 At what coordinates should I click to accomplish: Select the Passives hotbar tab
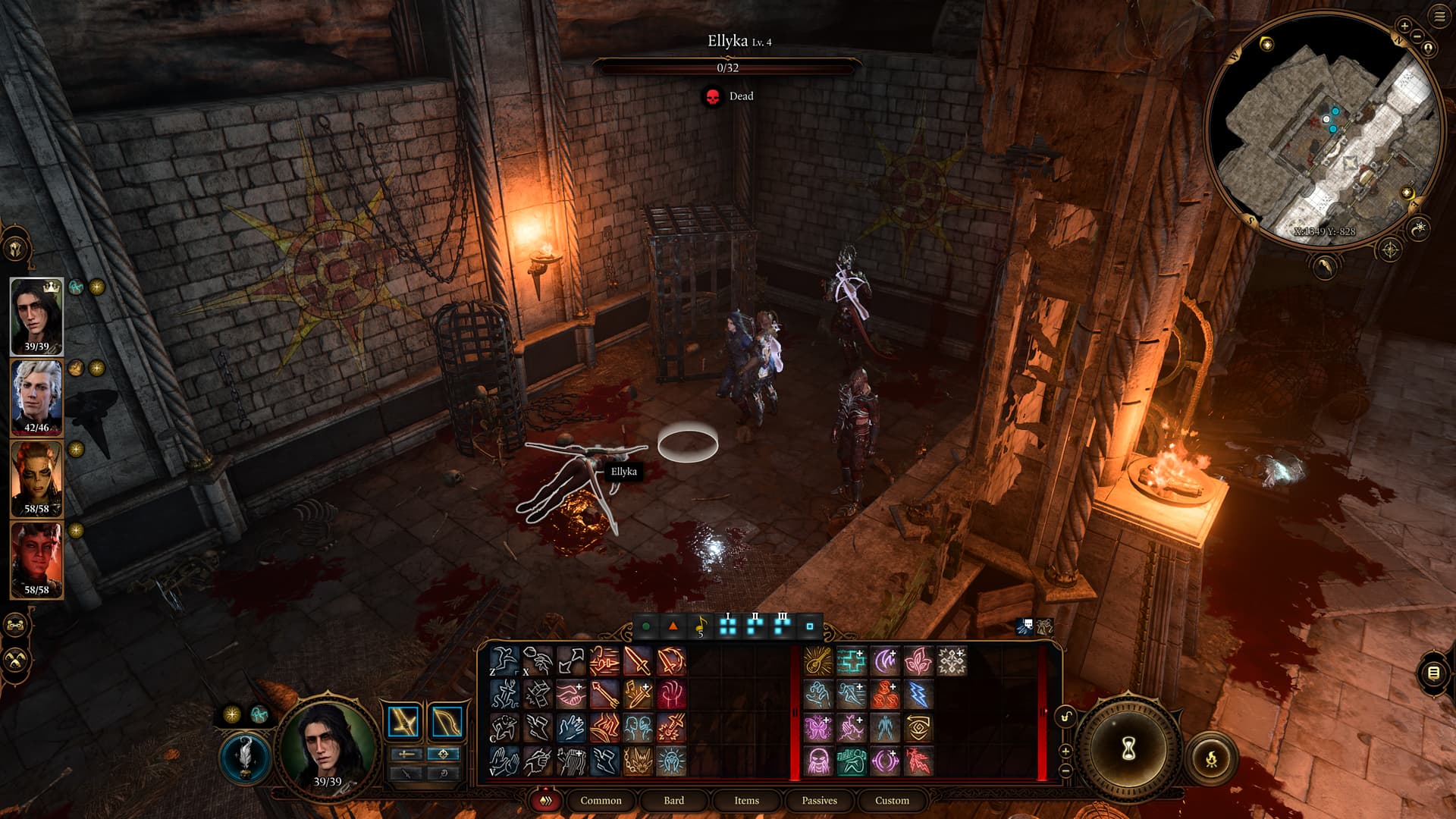(x=819, y=800)
